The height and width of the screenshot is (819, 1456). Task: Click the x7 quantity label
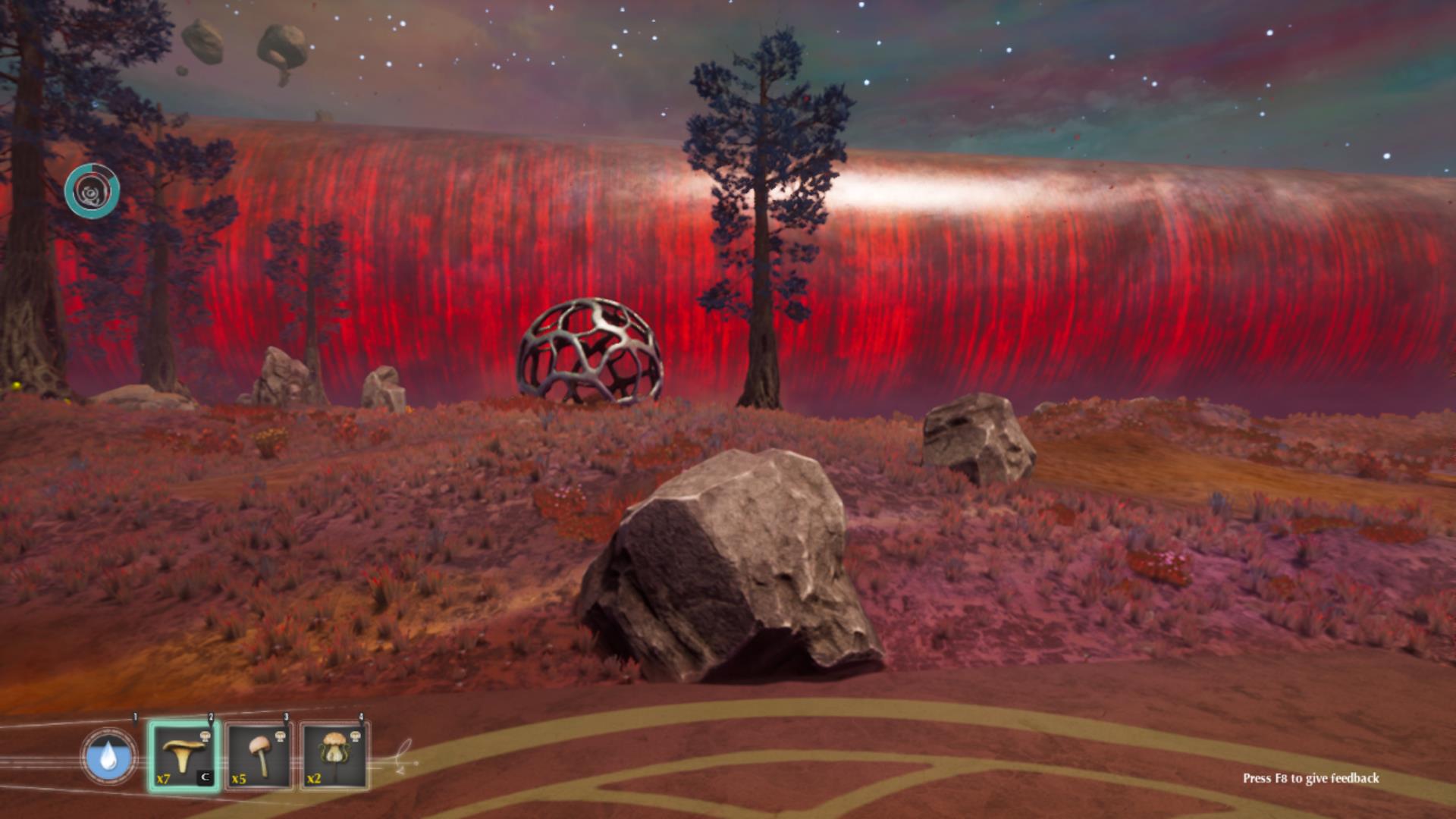pyautogui.click(x=163, y=778)
